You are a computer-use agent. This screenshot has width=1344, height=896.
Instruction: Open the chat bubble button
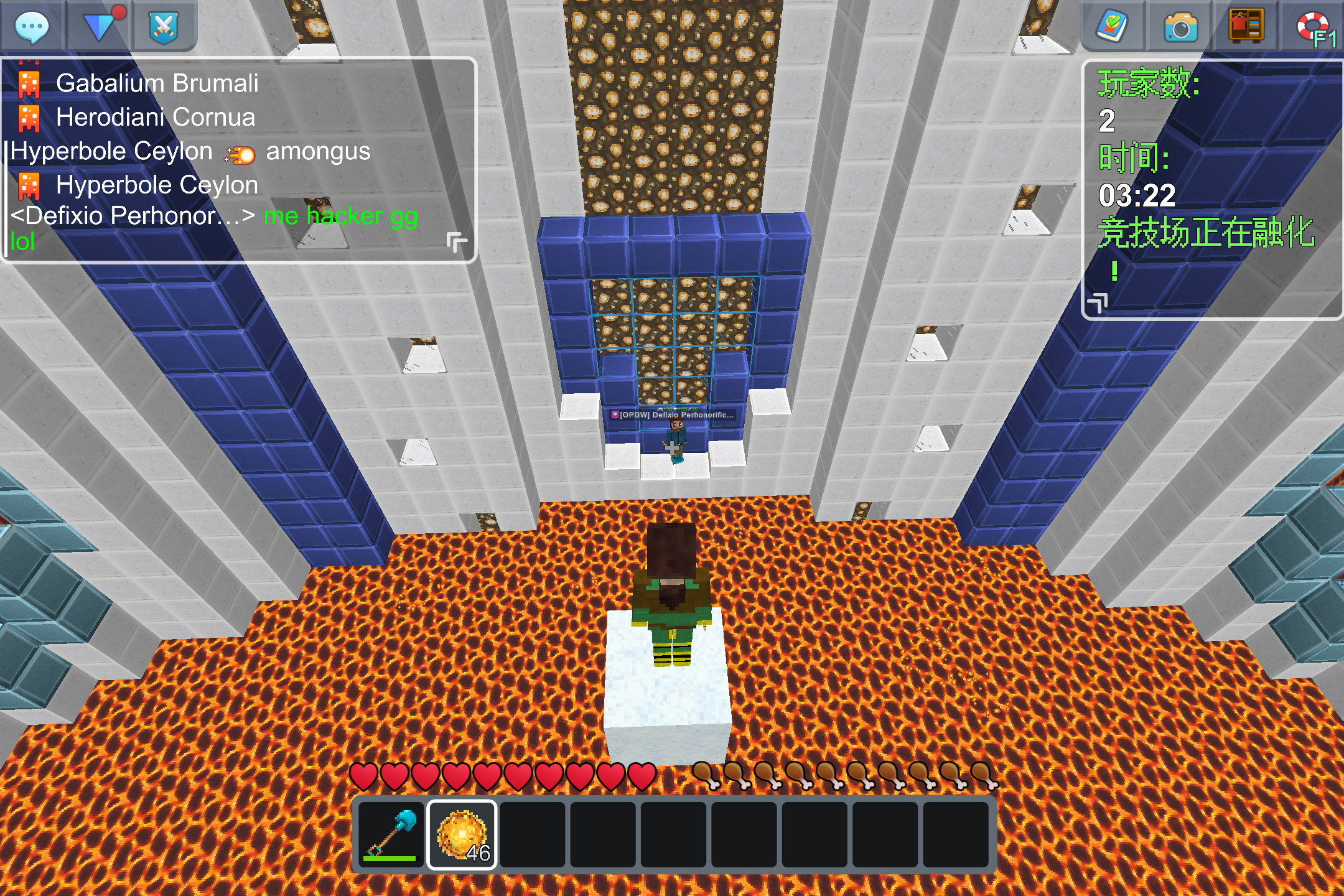(x=31, y=27)
